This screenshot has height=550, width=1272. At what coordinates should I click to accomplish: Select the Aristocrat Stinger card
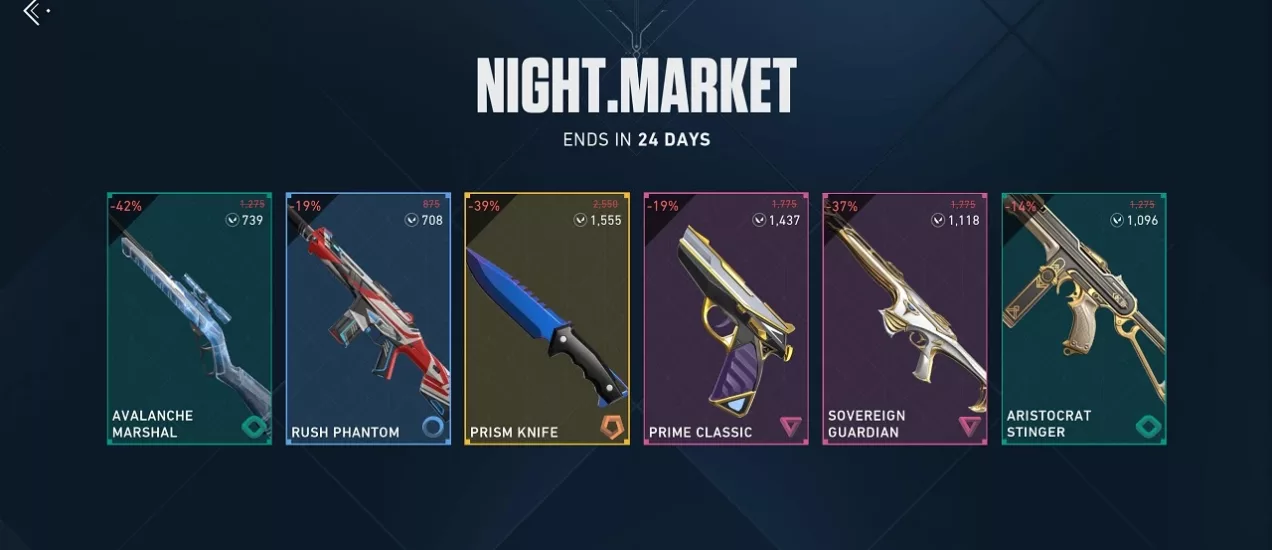click(x=1083, y=319)
